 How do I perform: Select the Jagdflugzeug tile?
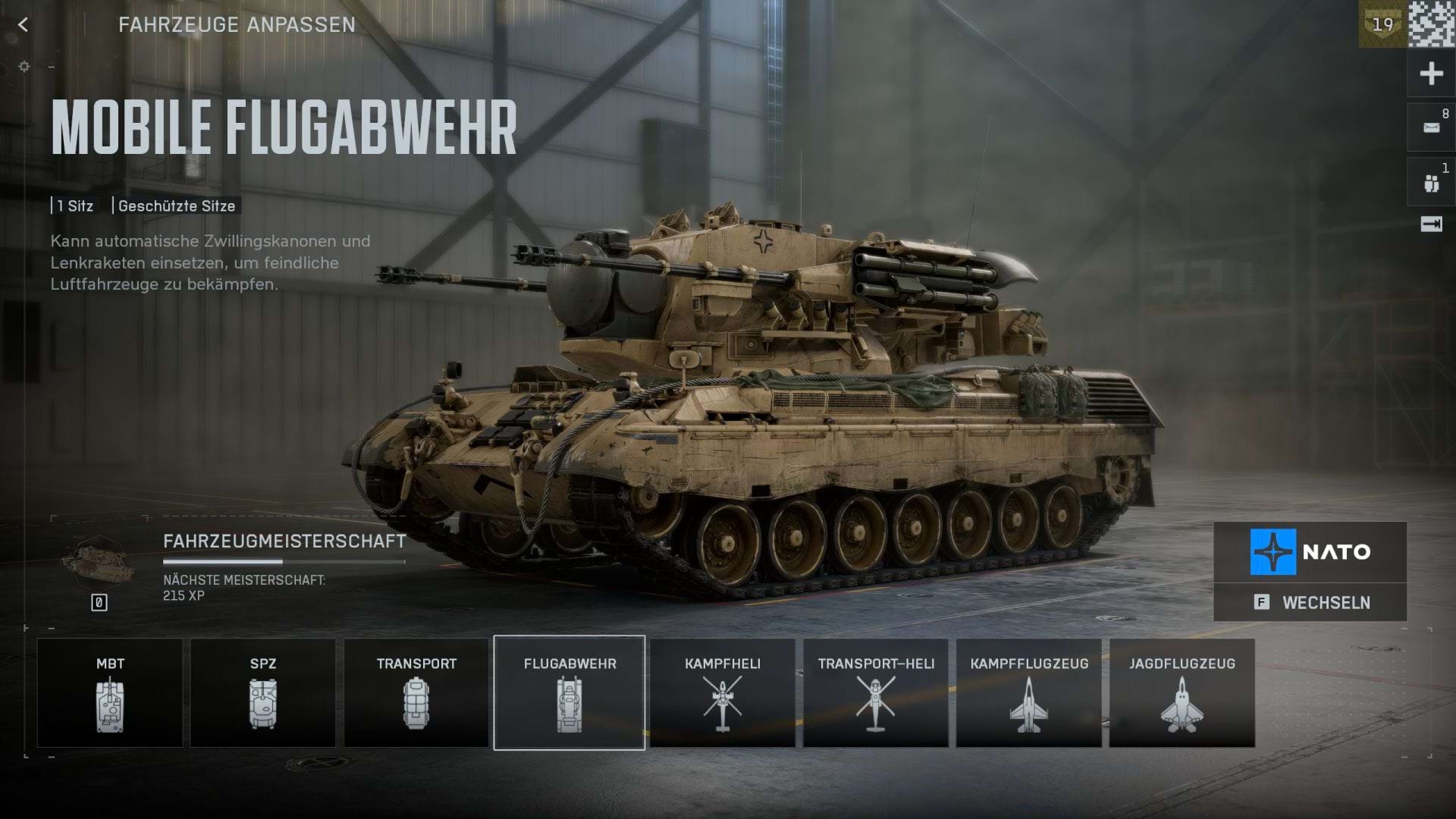pyautogui.click(x=1182, y=693)
